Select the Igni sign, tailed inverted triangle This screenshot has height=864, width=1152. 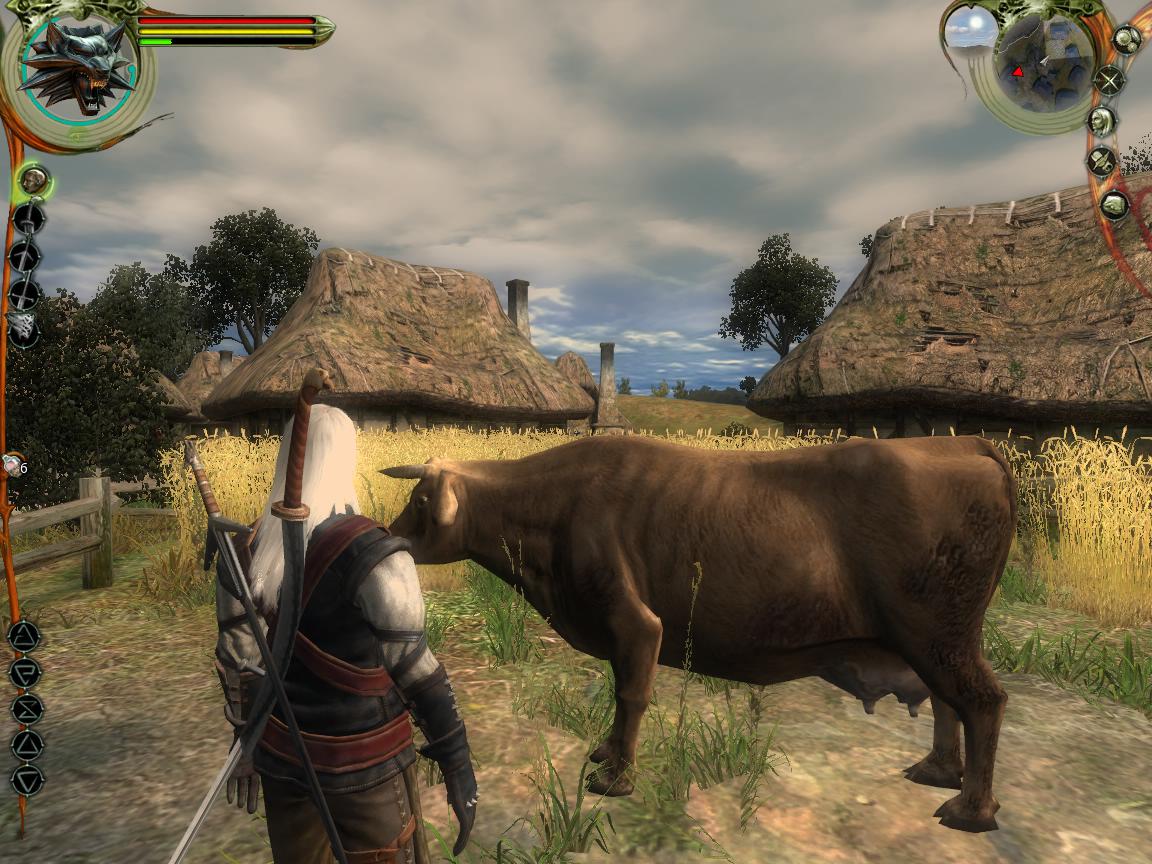point(25,672)
